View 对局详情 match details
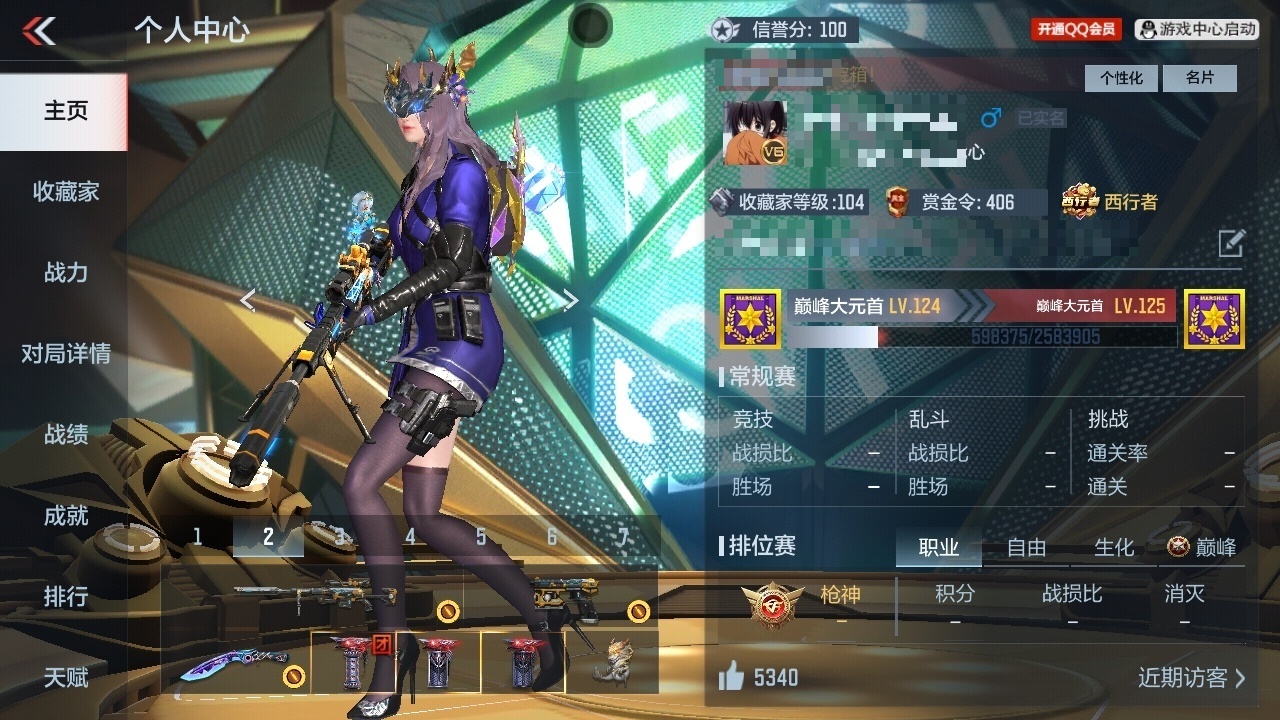The width and height of the screenshot is (1280, 720). [65, 353]
